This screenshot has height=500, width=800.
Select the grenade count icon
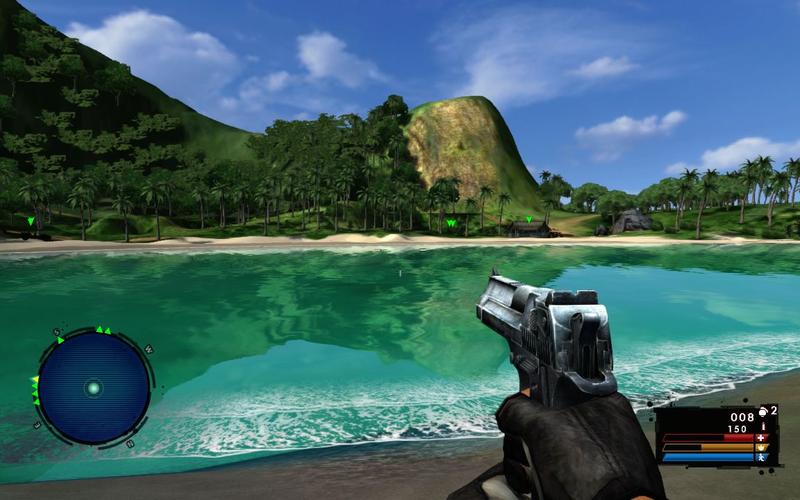point(764,411)
